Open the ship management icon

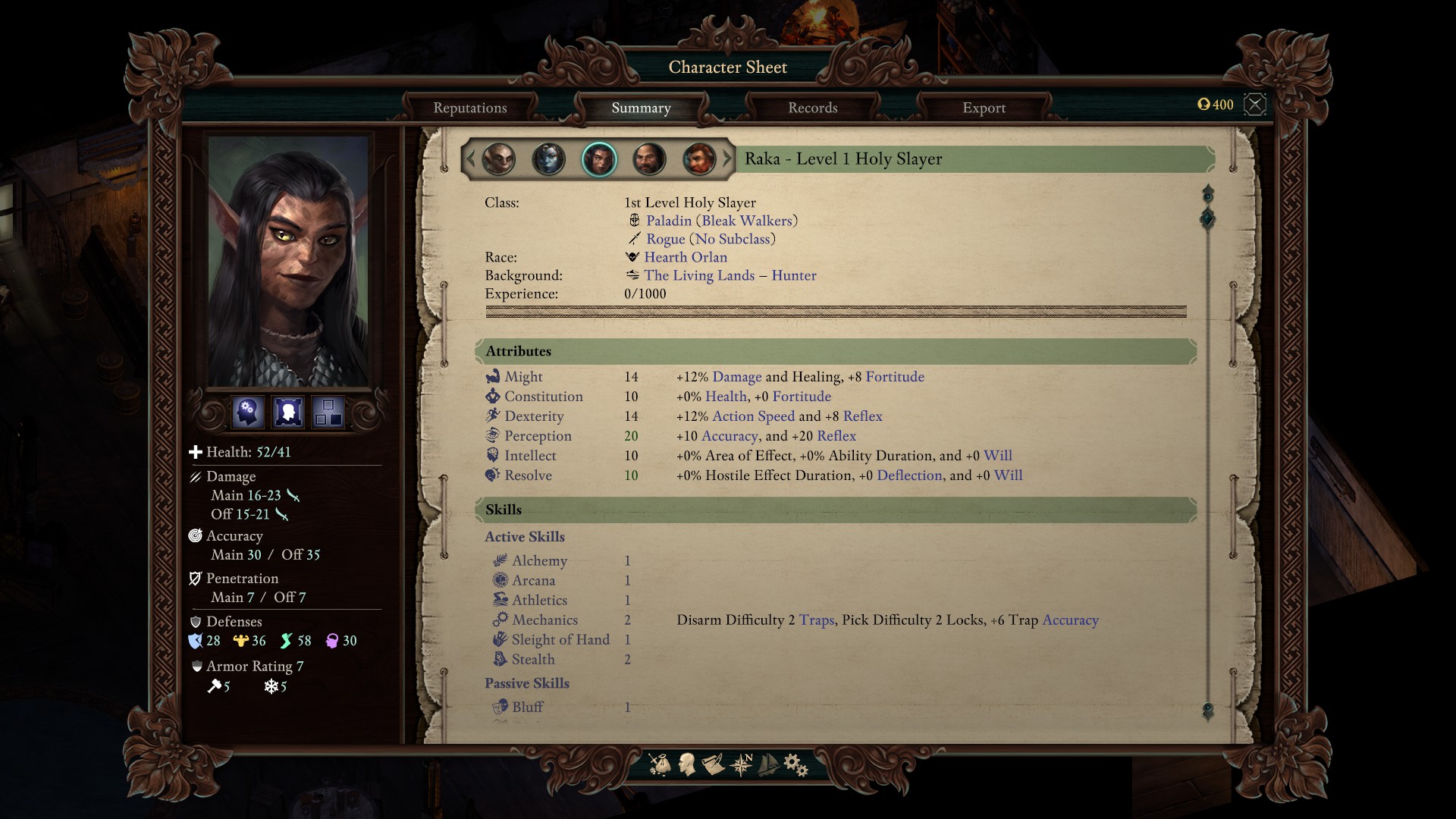[768, 764]
